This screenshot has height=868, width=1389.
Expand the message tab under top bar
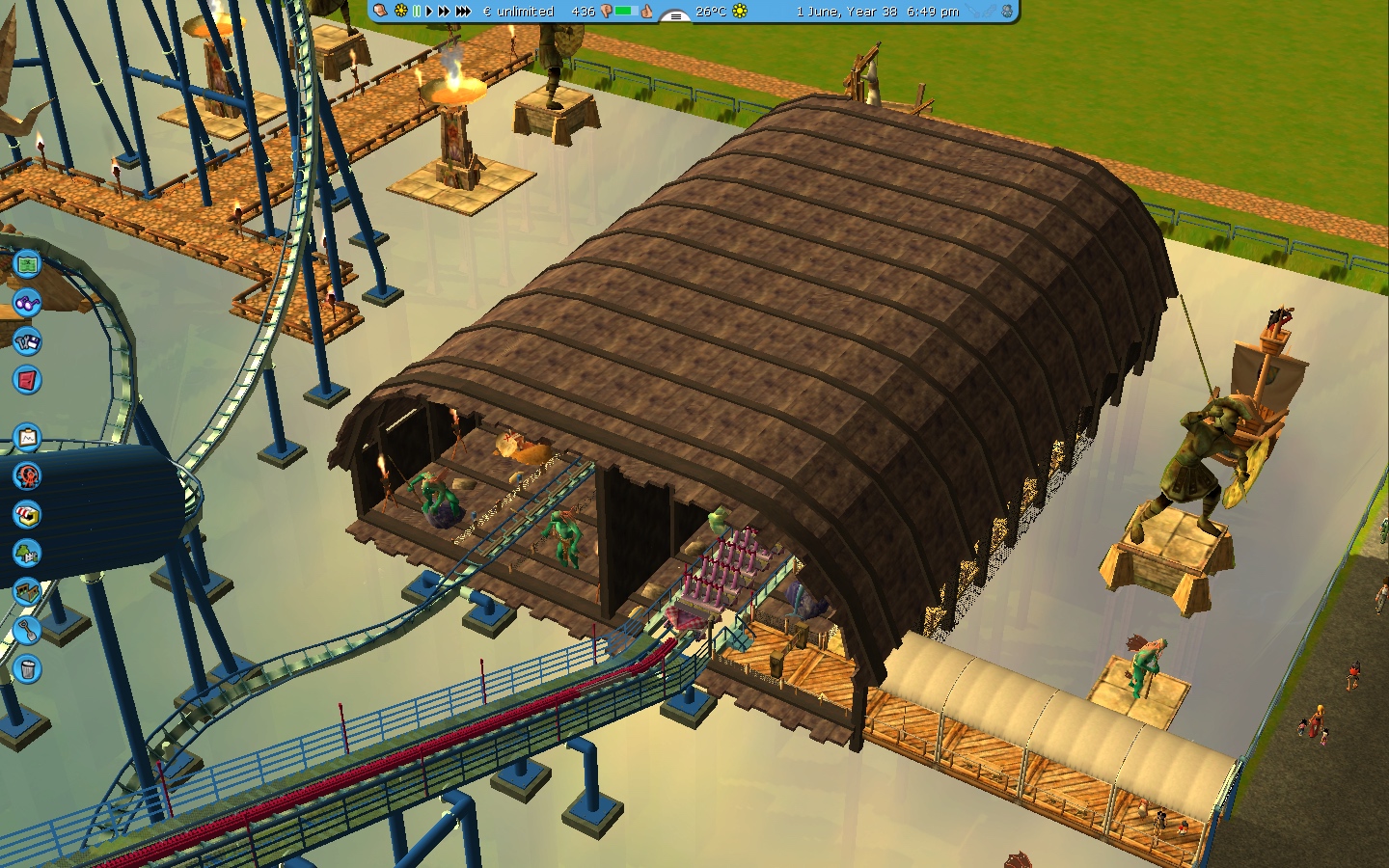pos(675,16)
